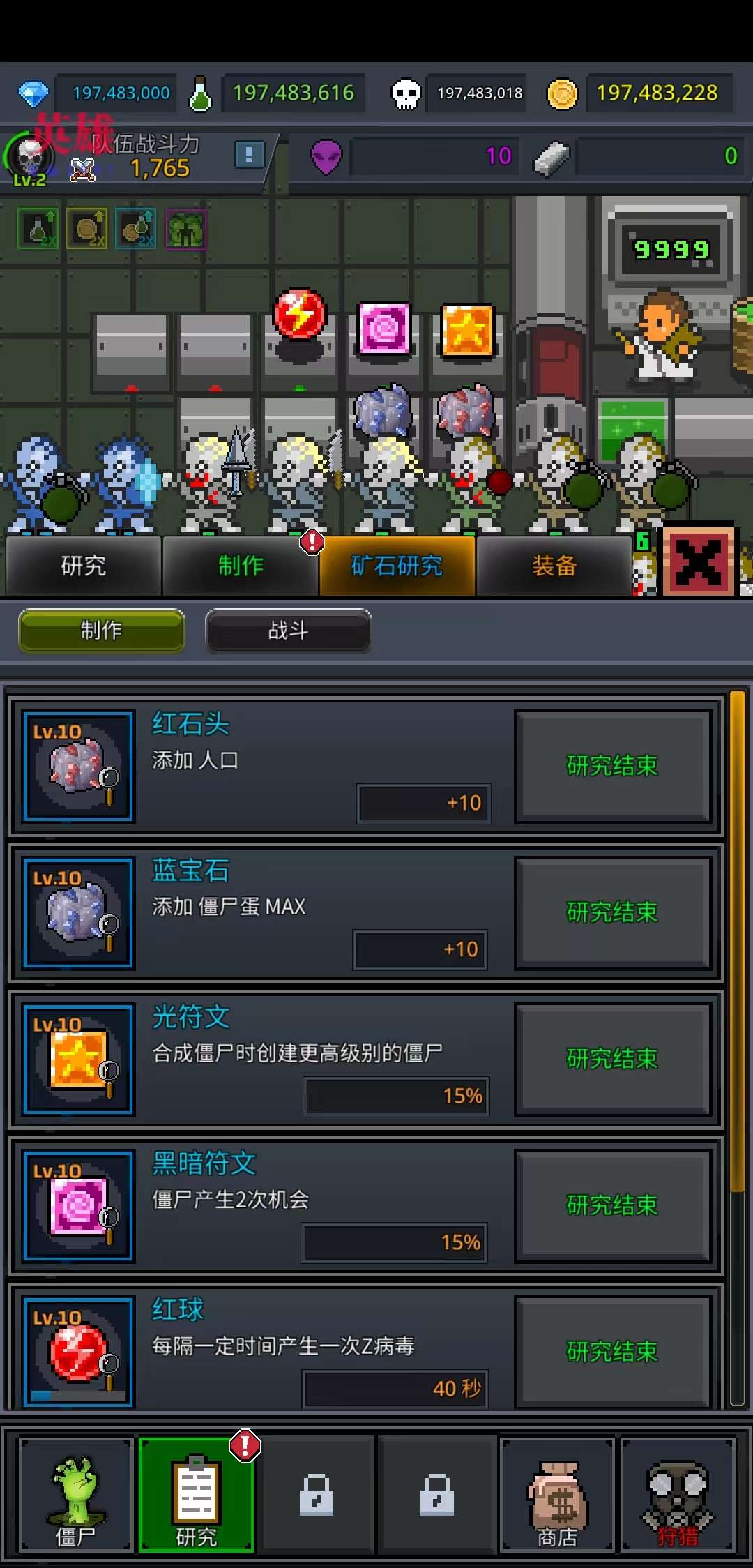Select the olive 制作 sub-category button
The height and width of the screenshot is (1568, 753).
point(102,631)
